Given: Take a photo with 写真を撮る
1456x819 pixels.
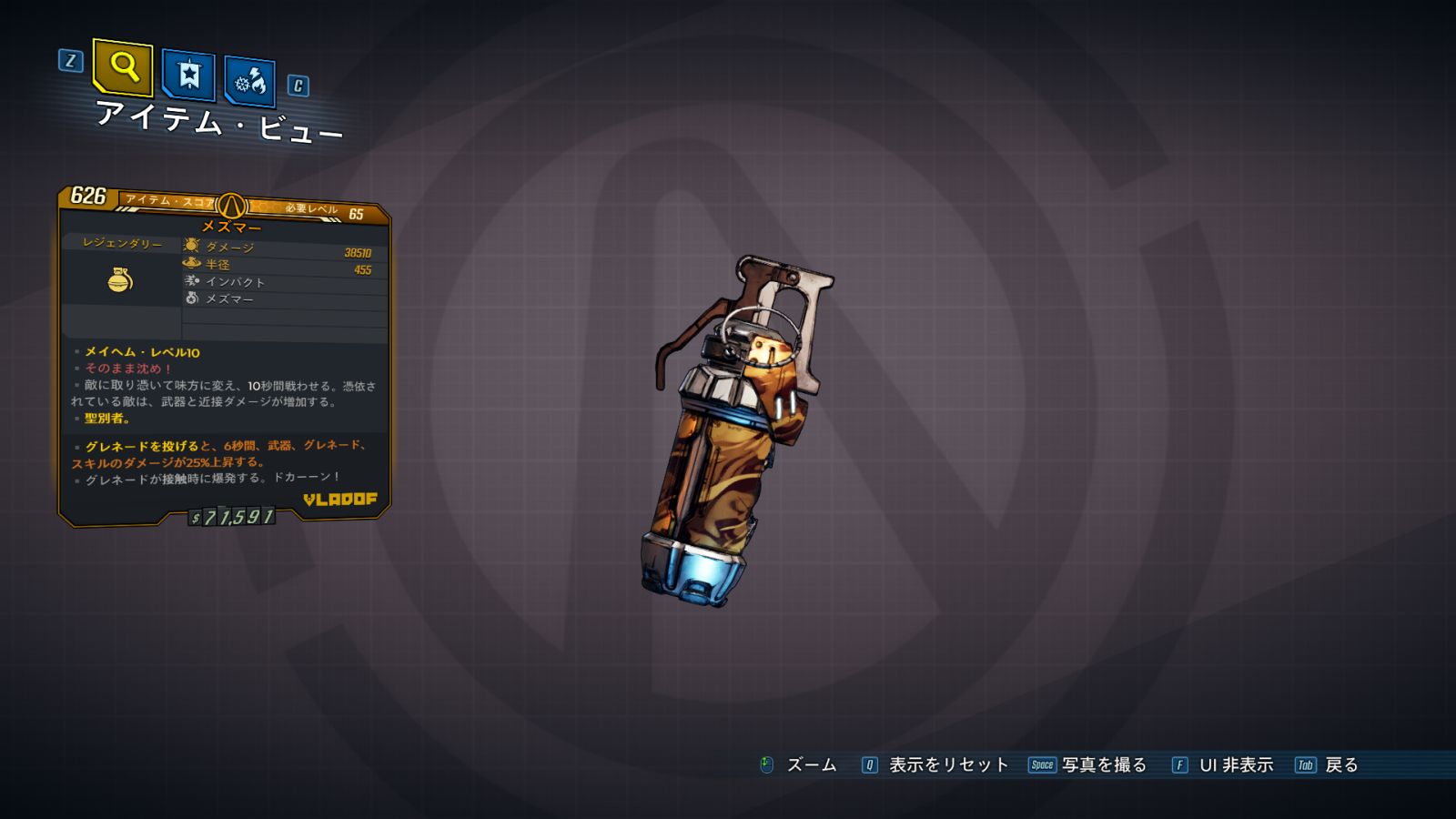Looking at the screenshot, I should click(x=1103, y=765).
